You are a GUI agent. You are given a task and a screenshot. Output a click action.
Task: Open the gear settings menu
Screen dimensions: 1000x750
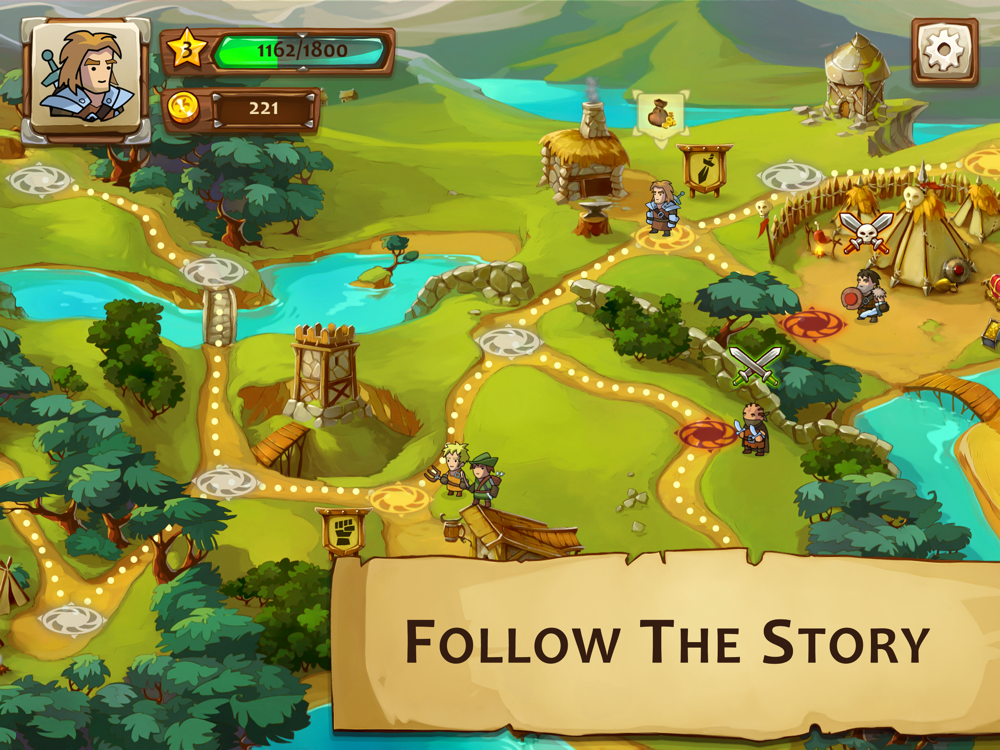coord(944,50)
